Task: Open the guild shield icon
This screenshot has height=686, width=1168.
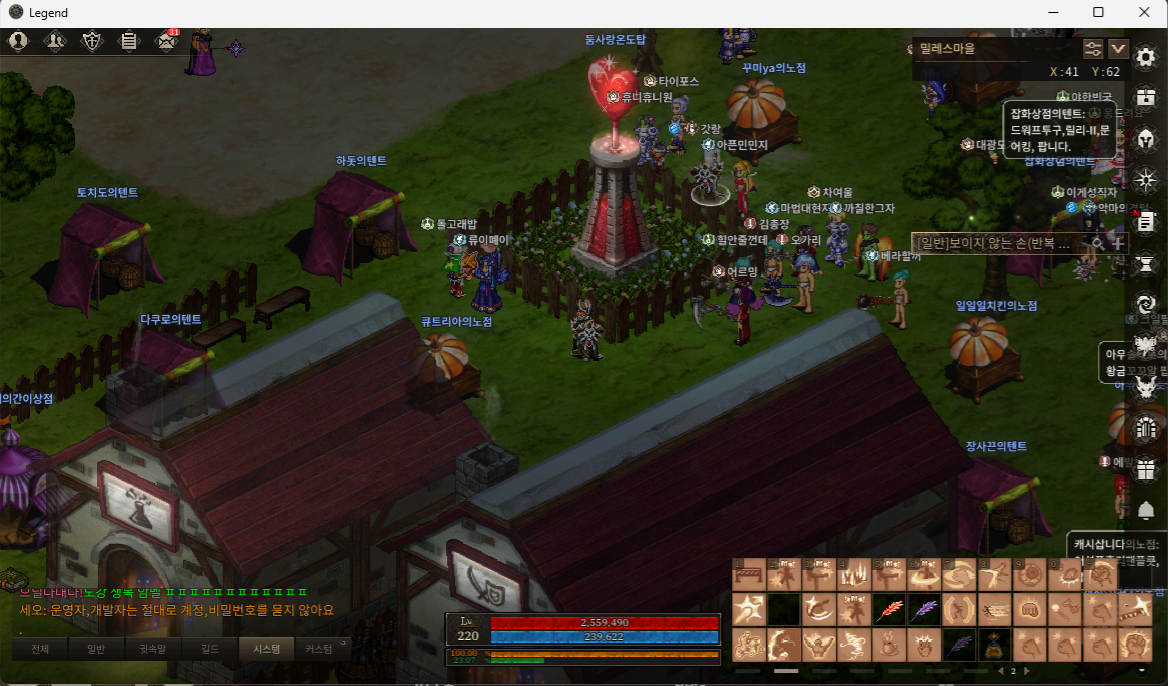Action: (92, 41)
